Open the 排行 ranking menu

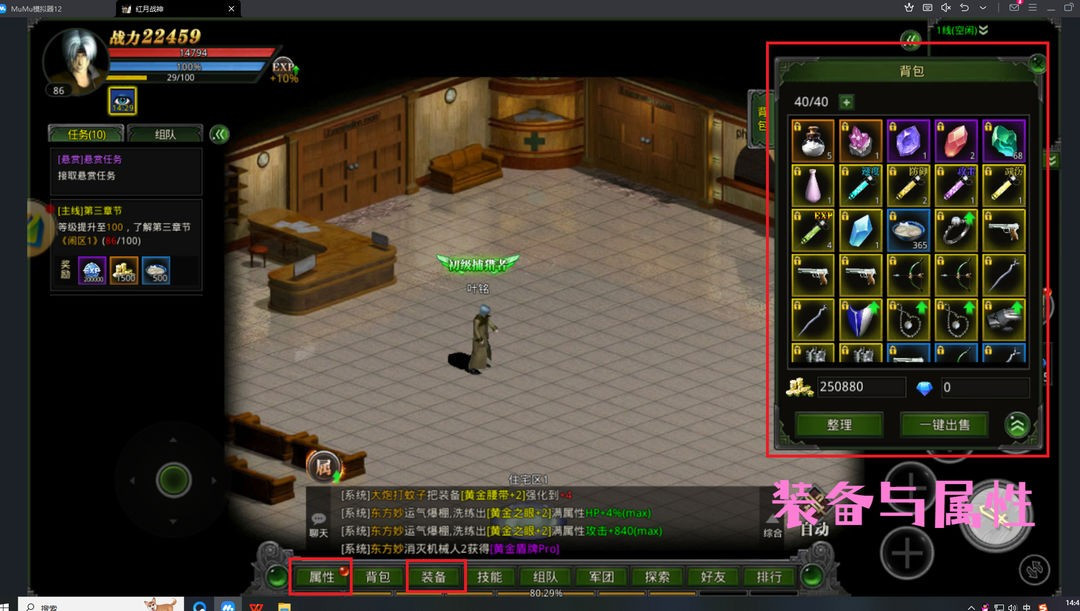(x=769, y=577)
